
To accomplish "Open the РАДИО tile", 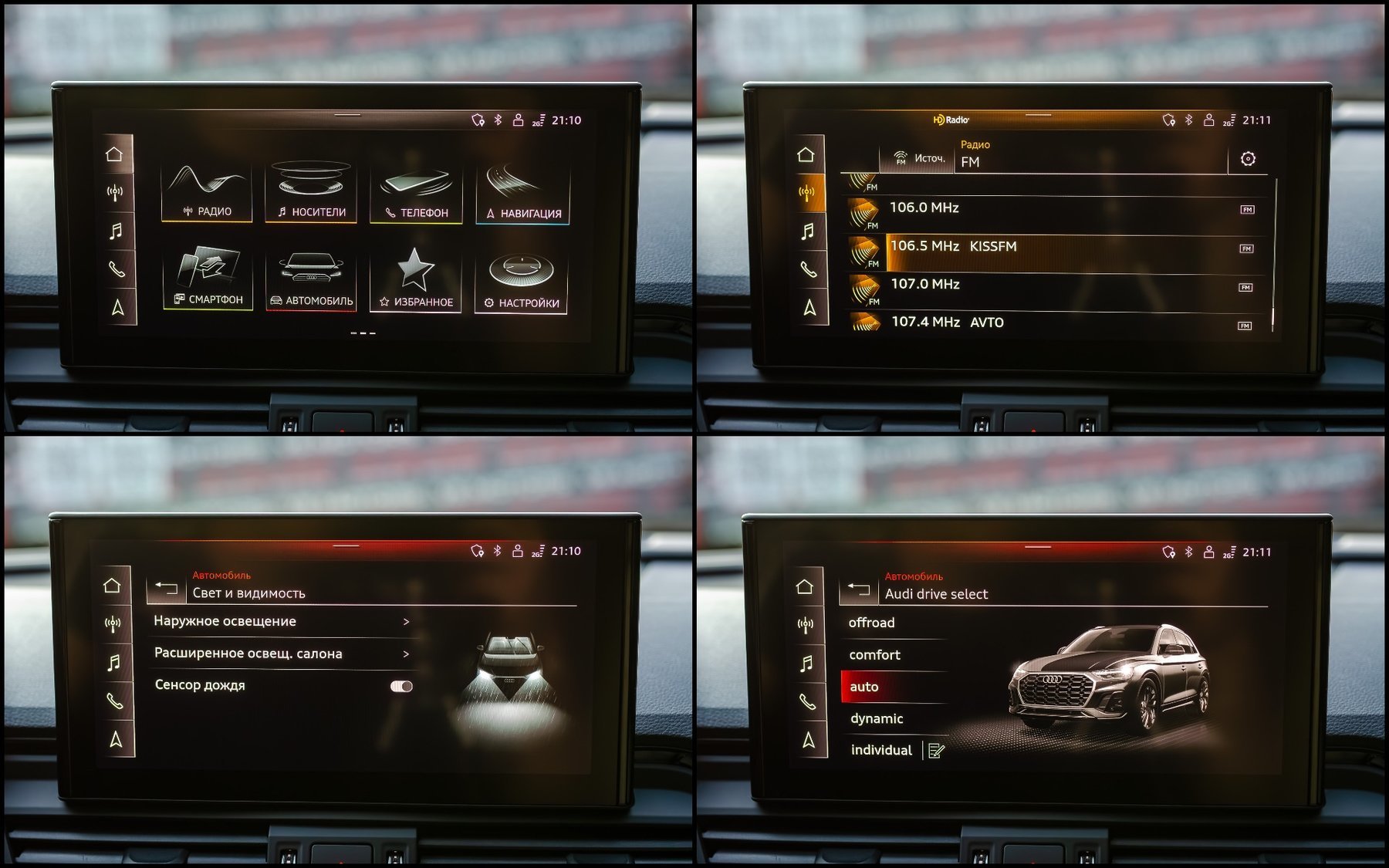I will click(x=206, y=193).
